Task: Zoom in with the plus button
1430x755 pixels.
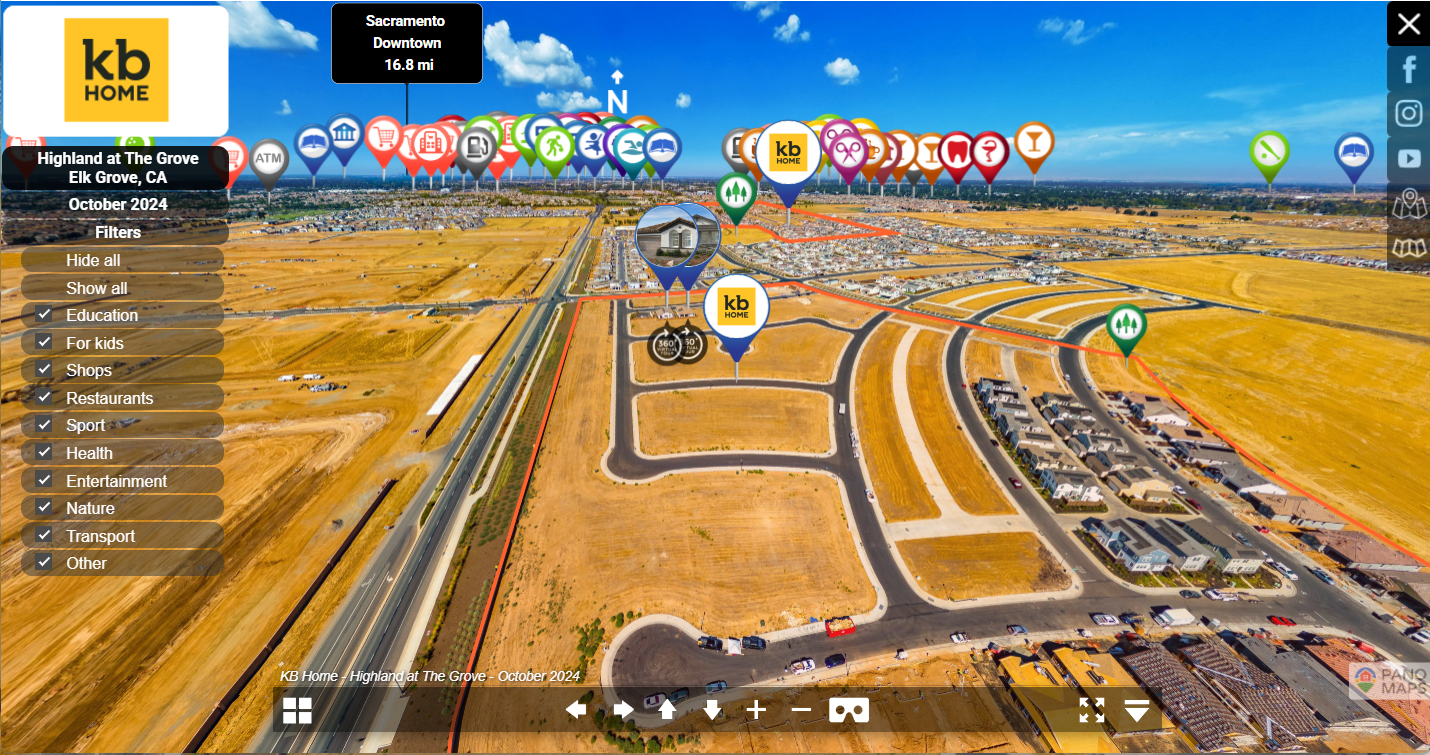Action: (x=756, y=710)
